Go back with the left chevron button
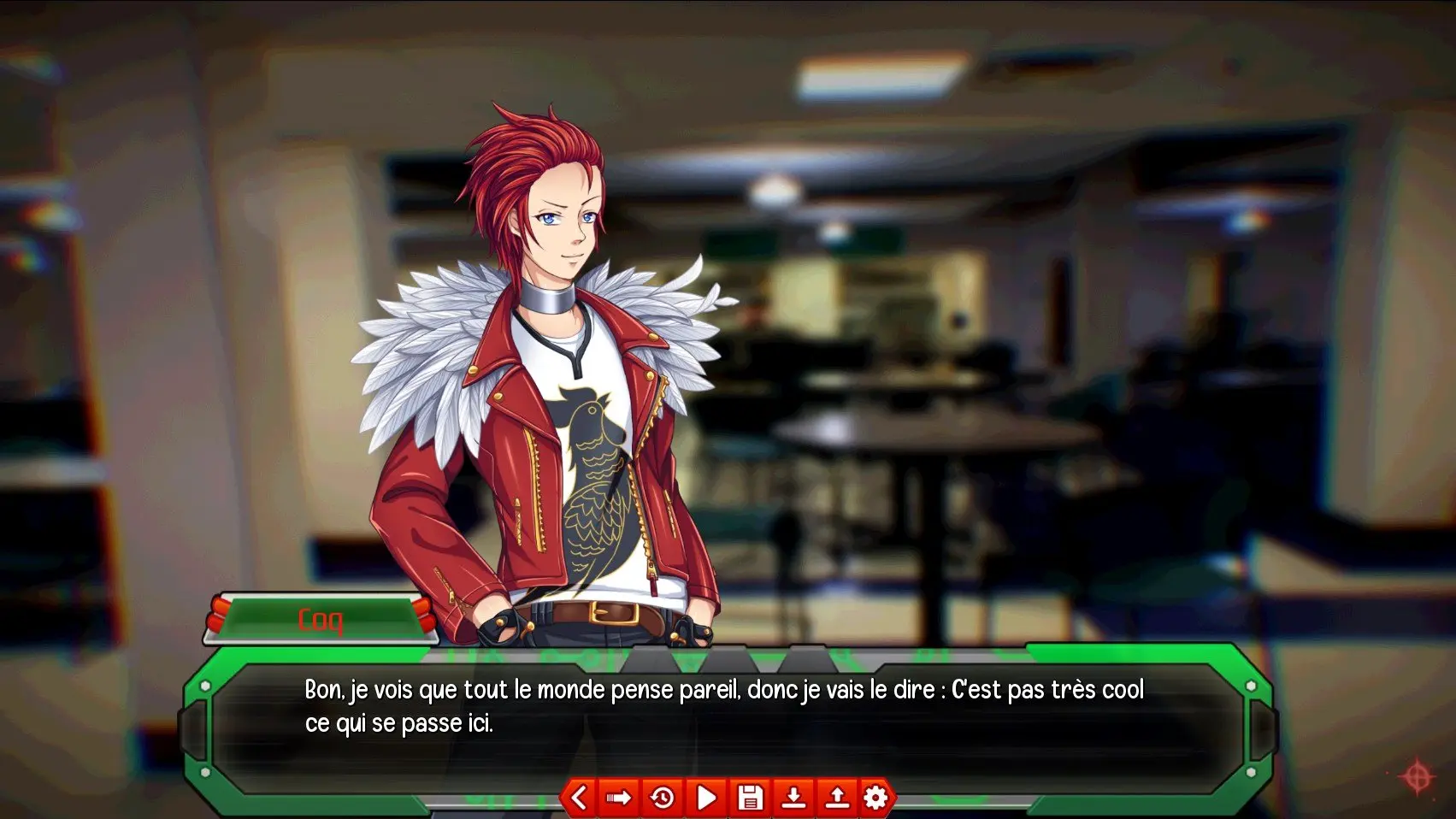Screen dimensions: 1456x819 tap(579, 798)
